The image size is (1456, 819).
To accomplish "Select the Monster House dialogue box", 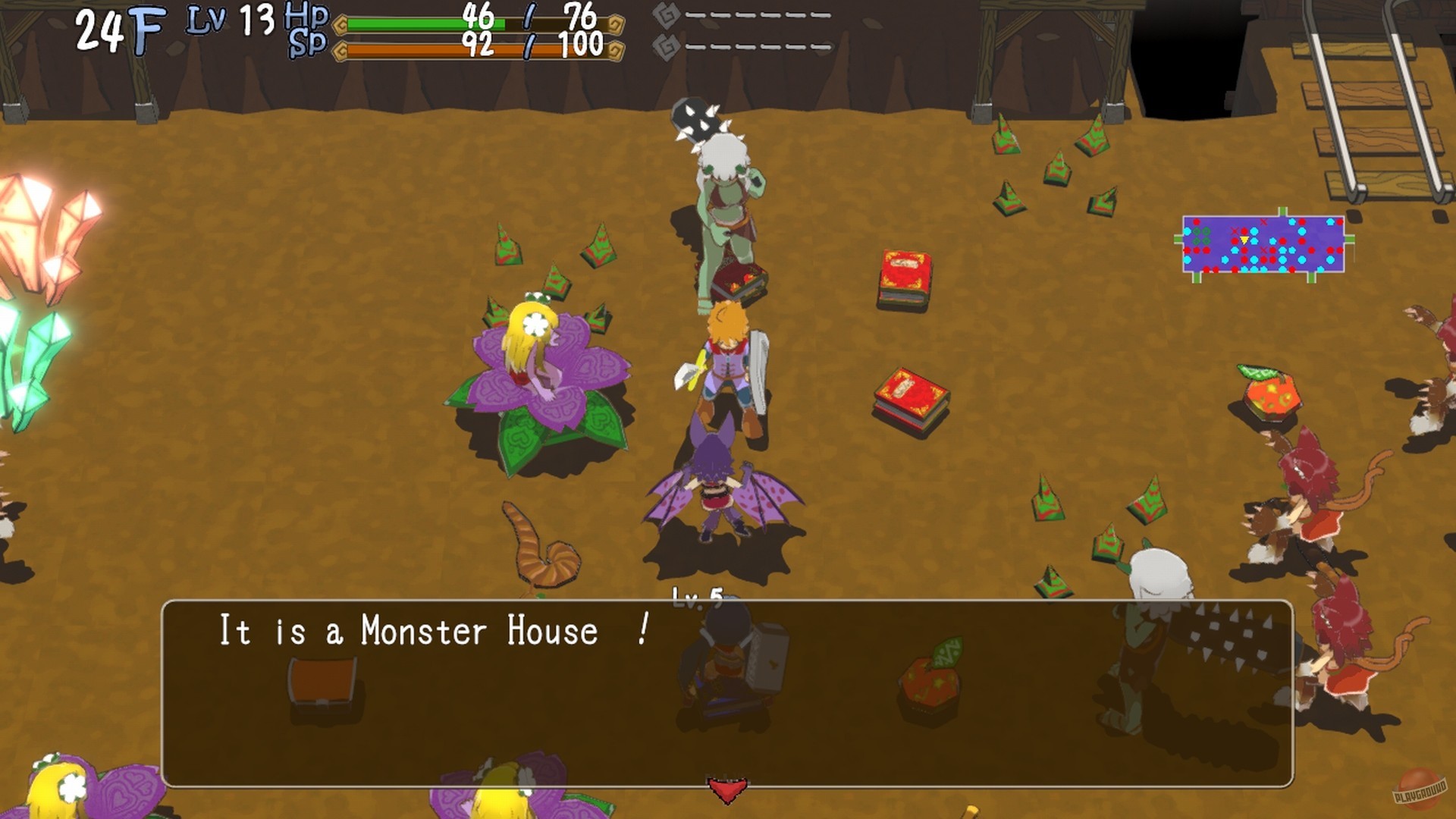I will click(x=728, y=690).
